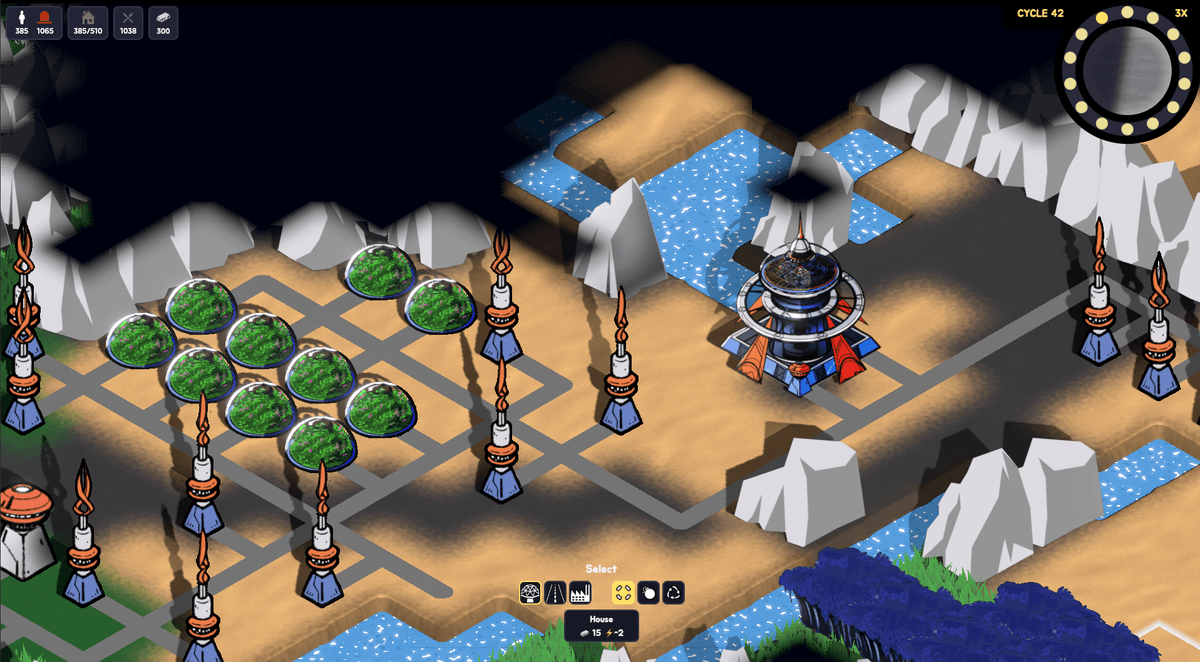Choose the road building tool
The height and width of the screenshot is (662, 1200).
point(555,592)
